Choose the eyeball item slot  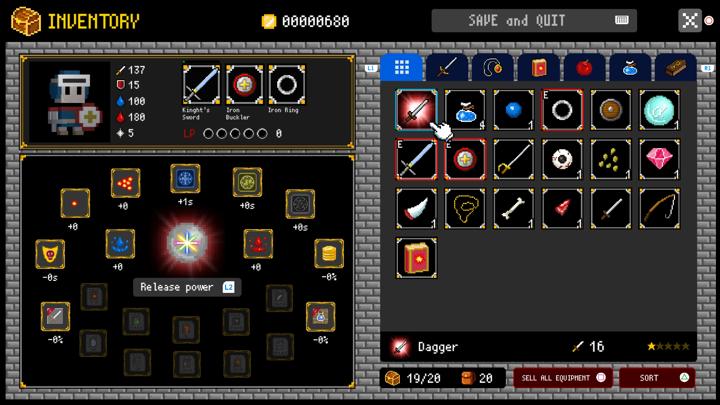tap(562, 159)
